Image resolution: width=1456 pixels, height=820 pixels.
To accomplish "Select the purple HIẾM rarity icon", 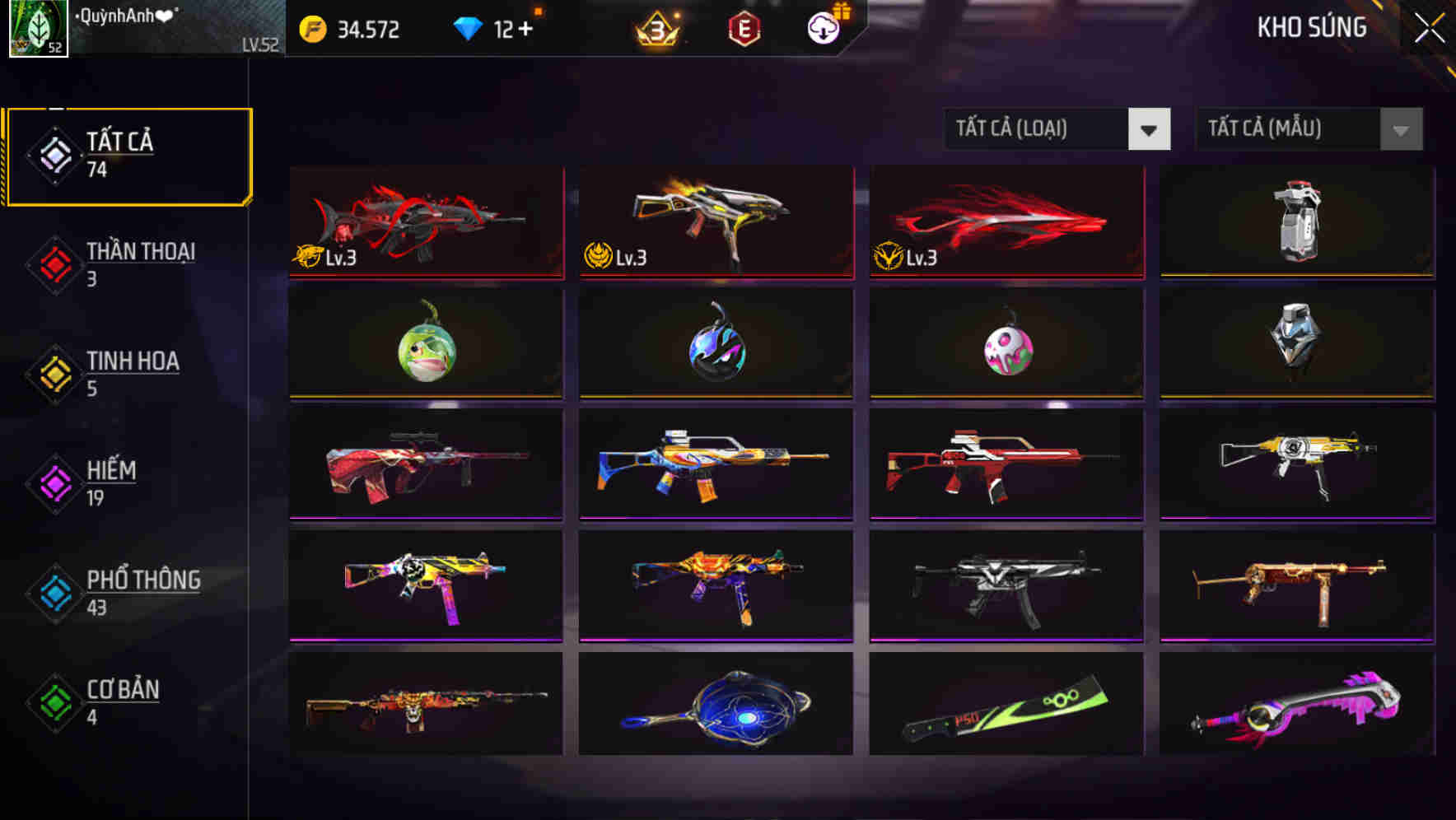I will tap(53, 482).
